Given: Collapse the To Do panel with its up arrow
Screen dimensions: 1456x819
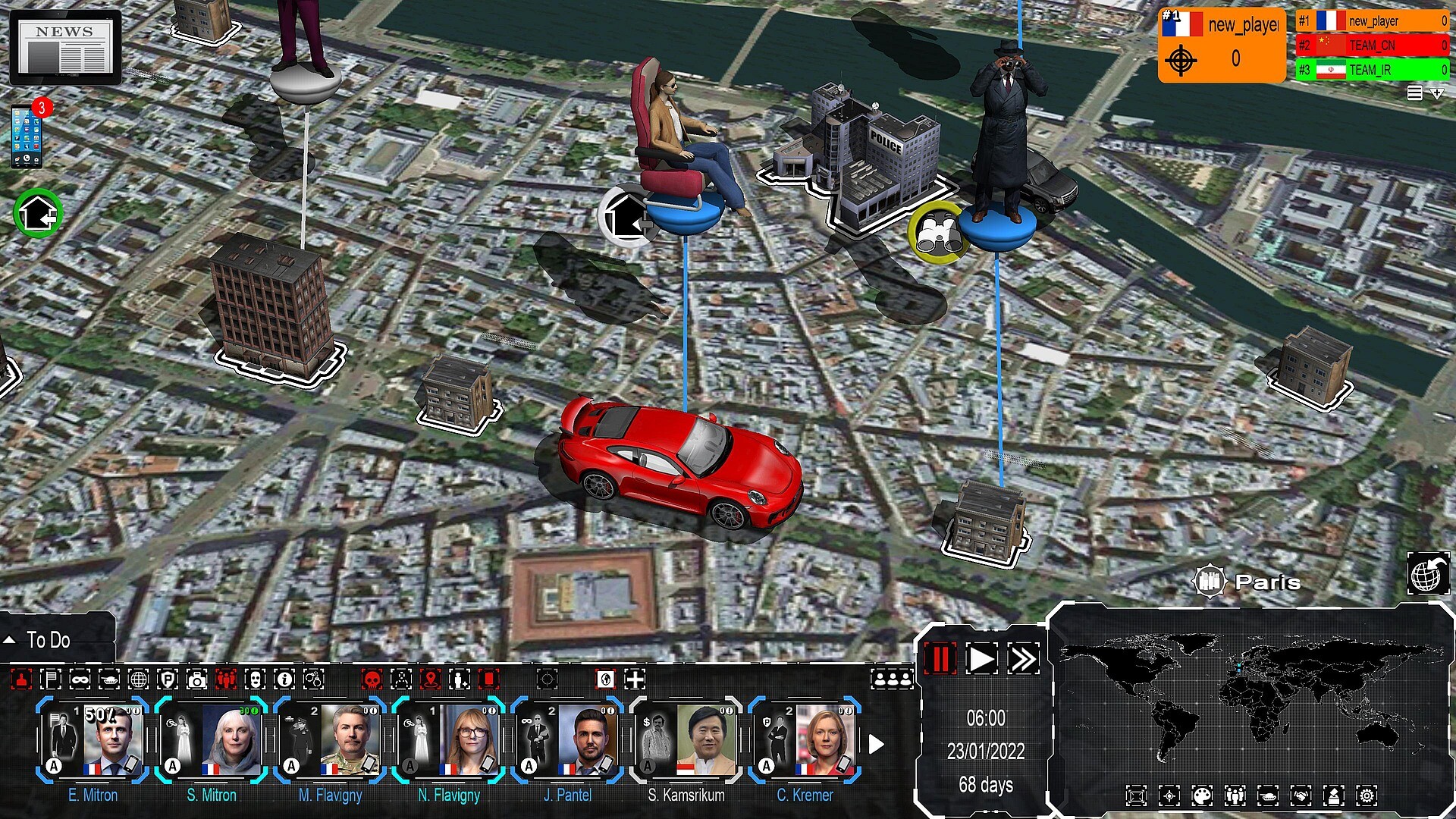Looking at the screenshot, I should pyautogui.click(x=9, y=639).
